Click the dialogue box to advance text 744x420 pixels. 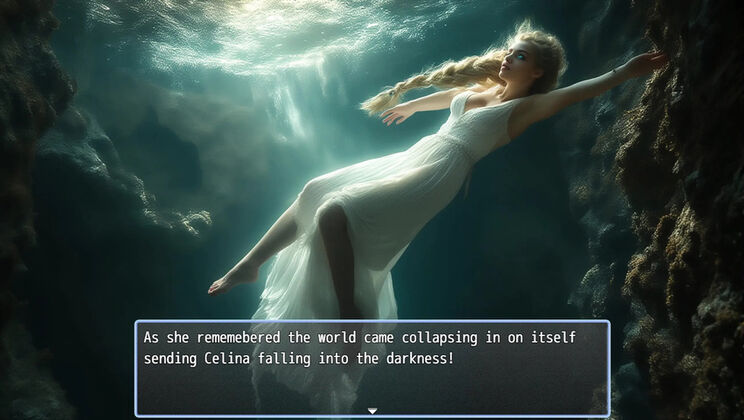(372, 367)
